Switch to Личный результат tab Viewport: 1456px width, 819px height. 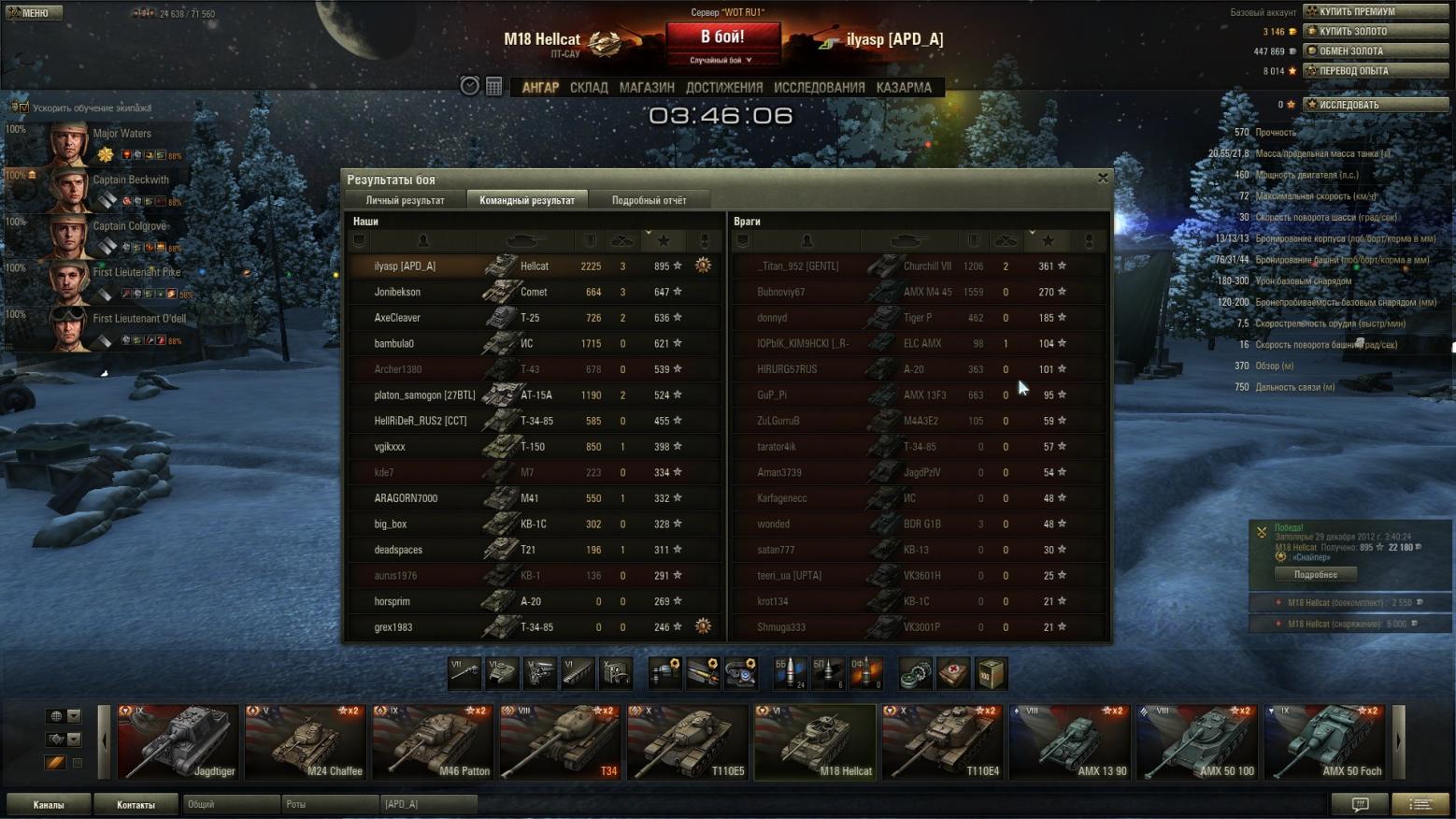(405, 200)
